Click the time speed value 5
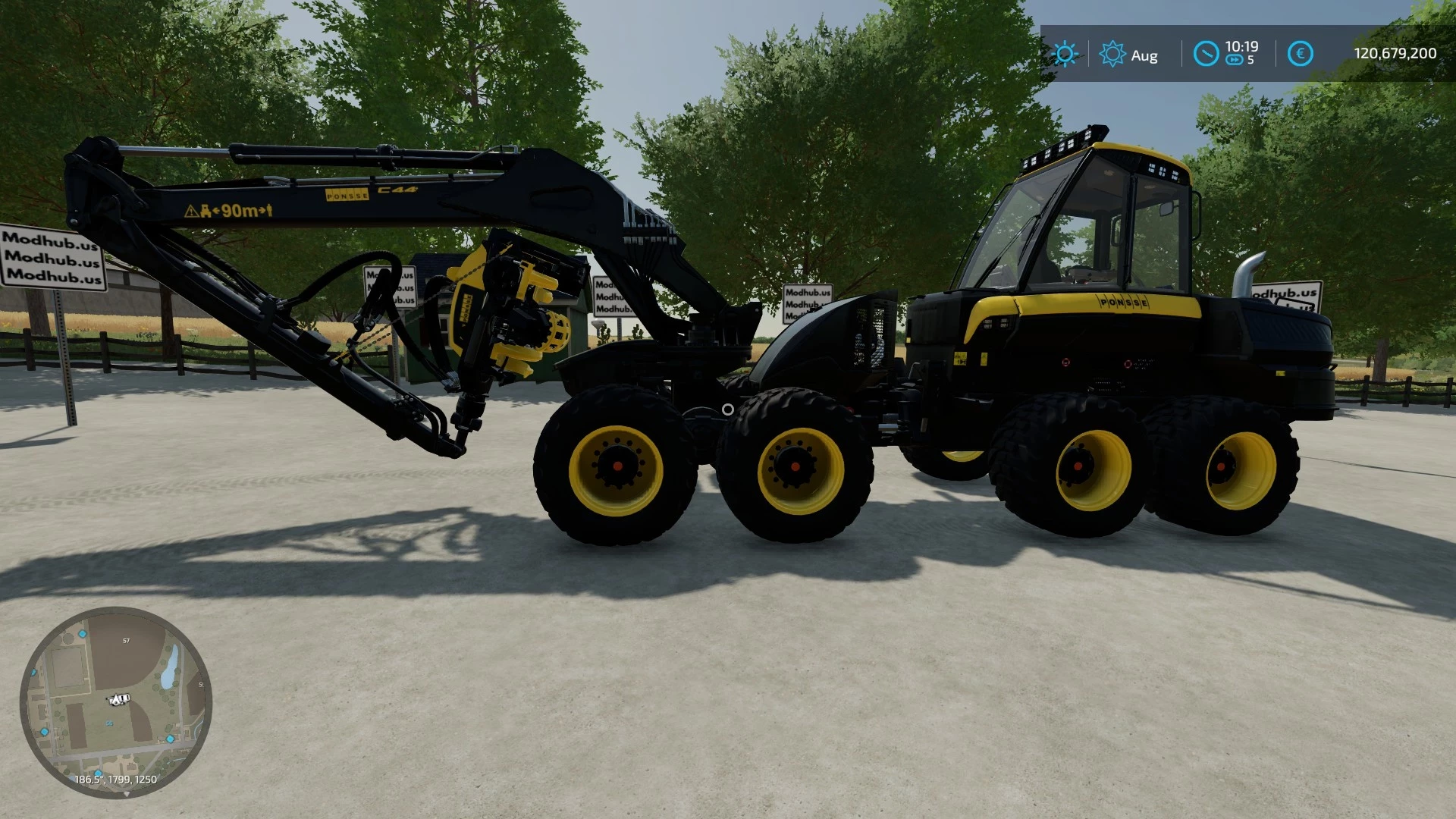 (x=1250, y=59)
